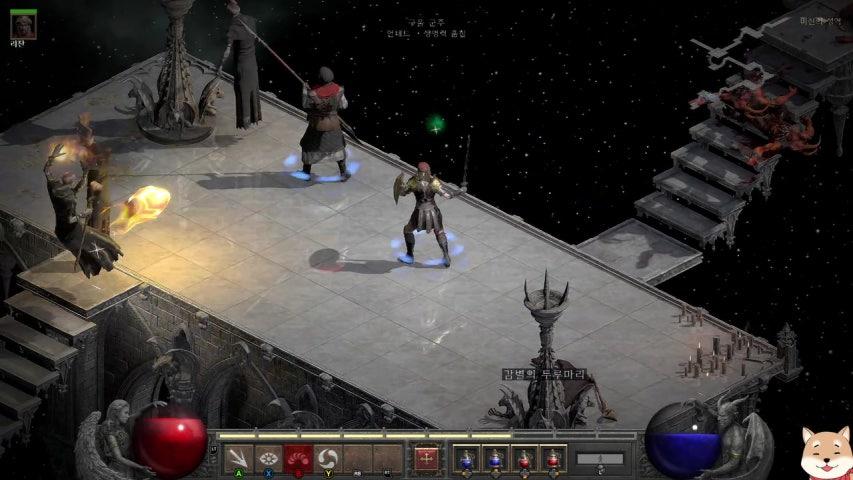Activate the white arrows skill
Viewport: 853px width, 480px height.
coord(238,458)
